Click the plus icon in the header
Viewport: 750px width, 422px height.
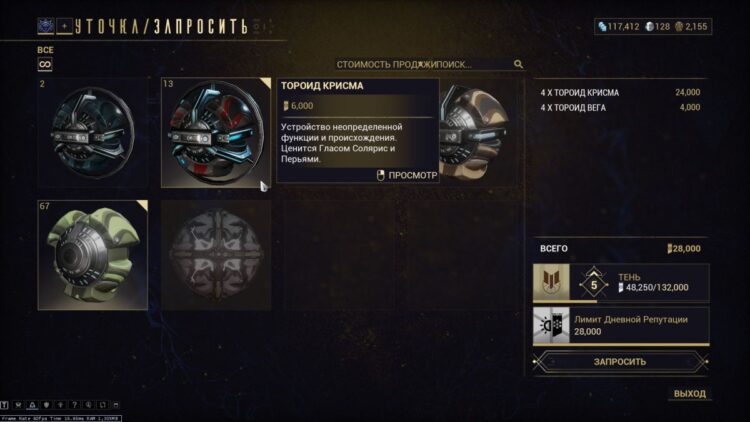tap(65, 25)
